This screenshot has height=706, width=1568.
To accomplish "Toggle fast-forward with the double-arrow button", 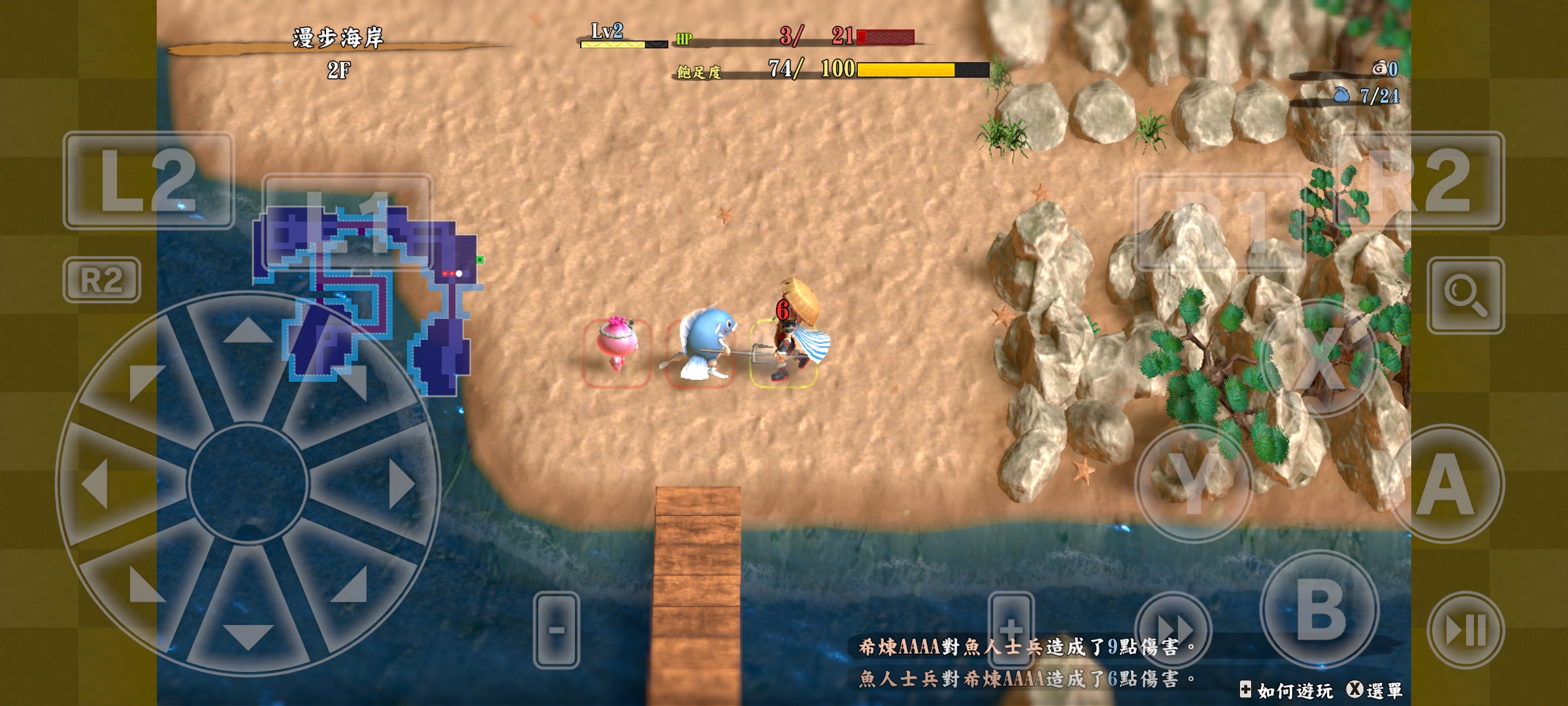I will [1173, 630].
